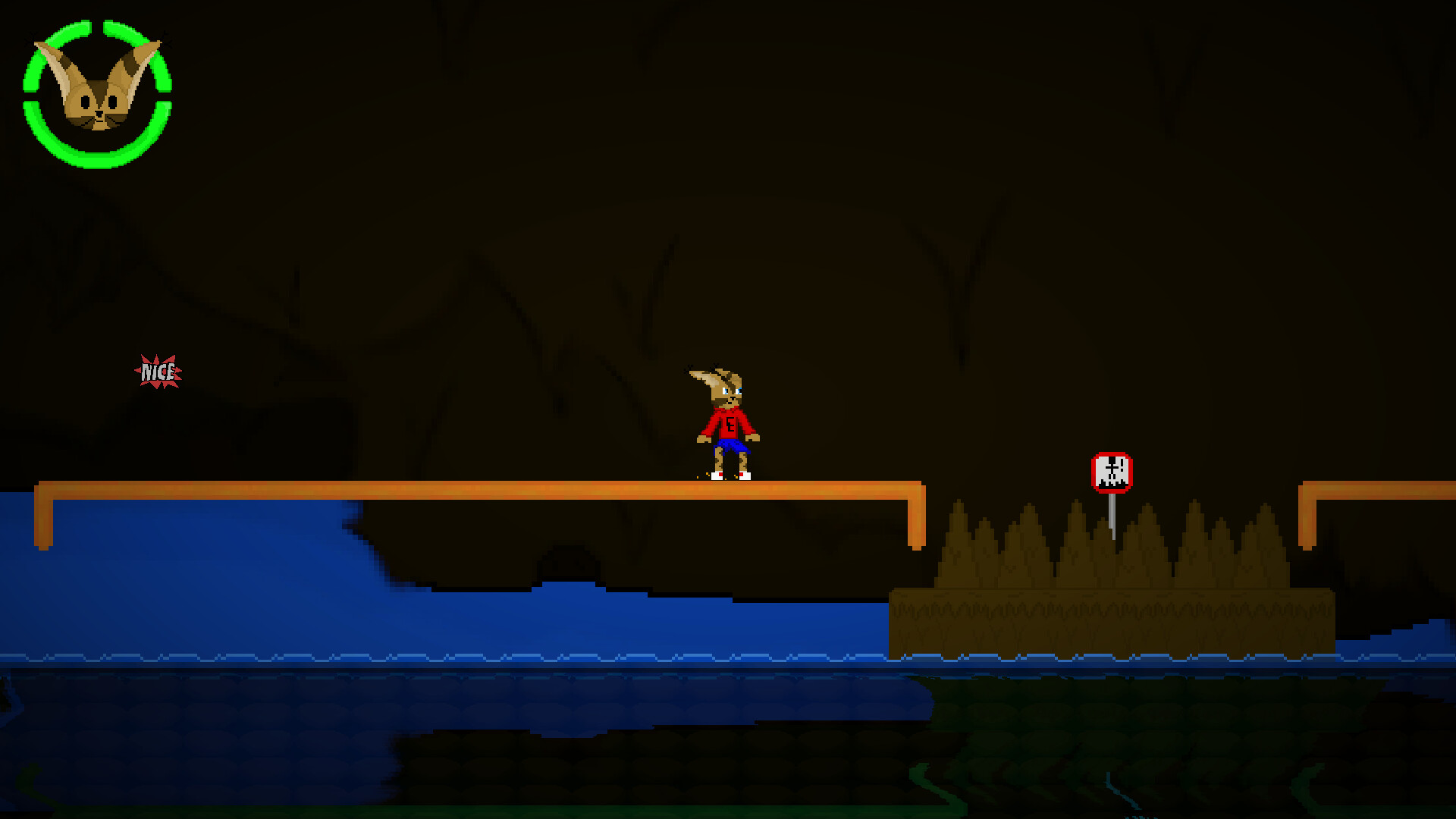Click the right edge of the orange platform

pos(916,500)
